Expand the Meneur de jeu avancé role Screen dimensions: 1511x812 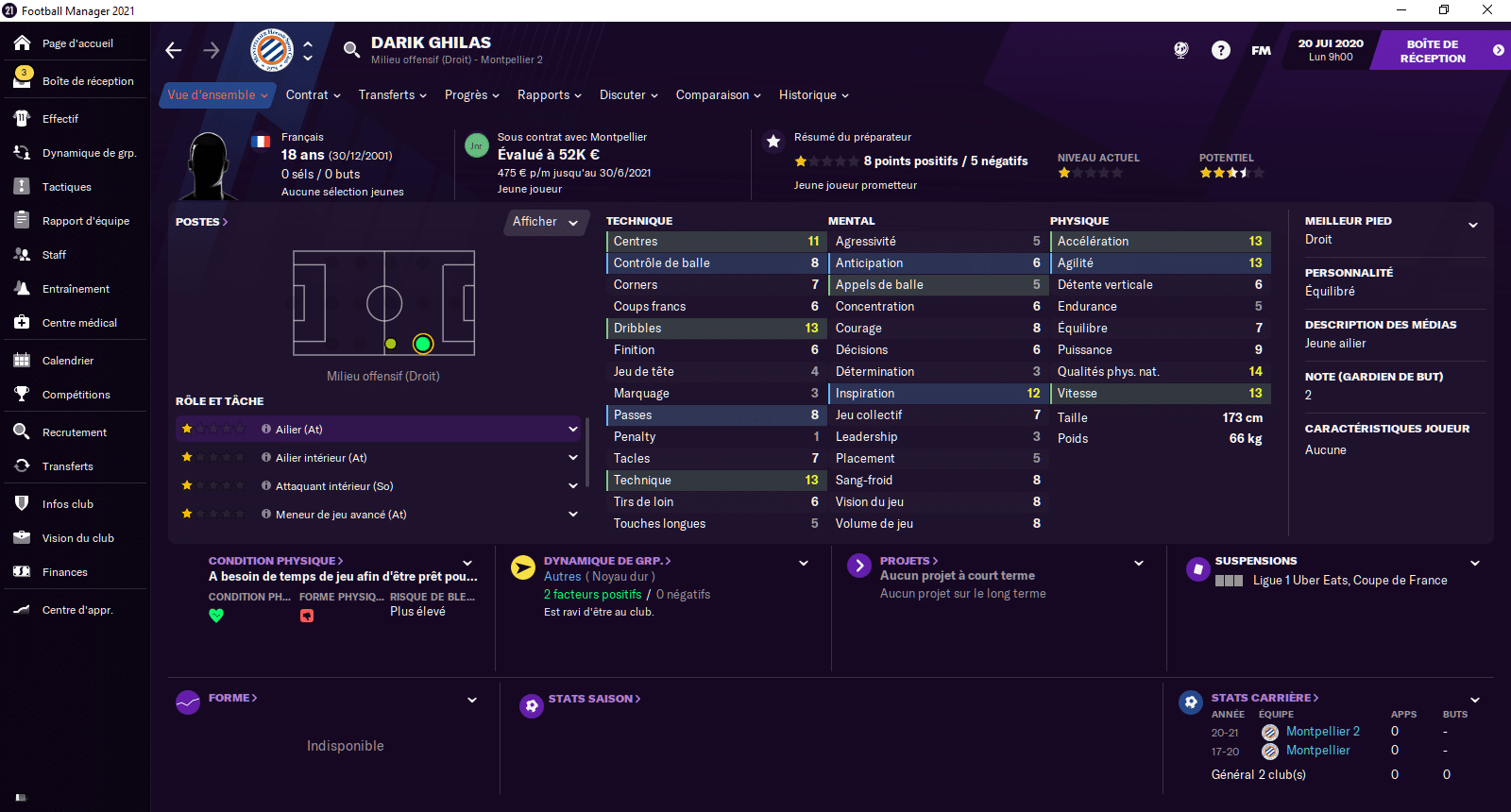pos(572,515)
